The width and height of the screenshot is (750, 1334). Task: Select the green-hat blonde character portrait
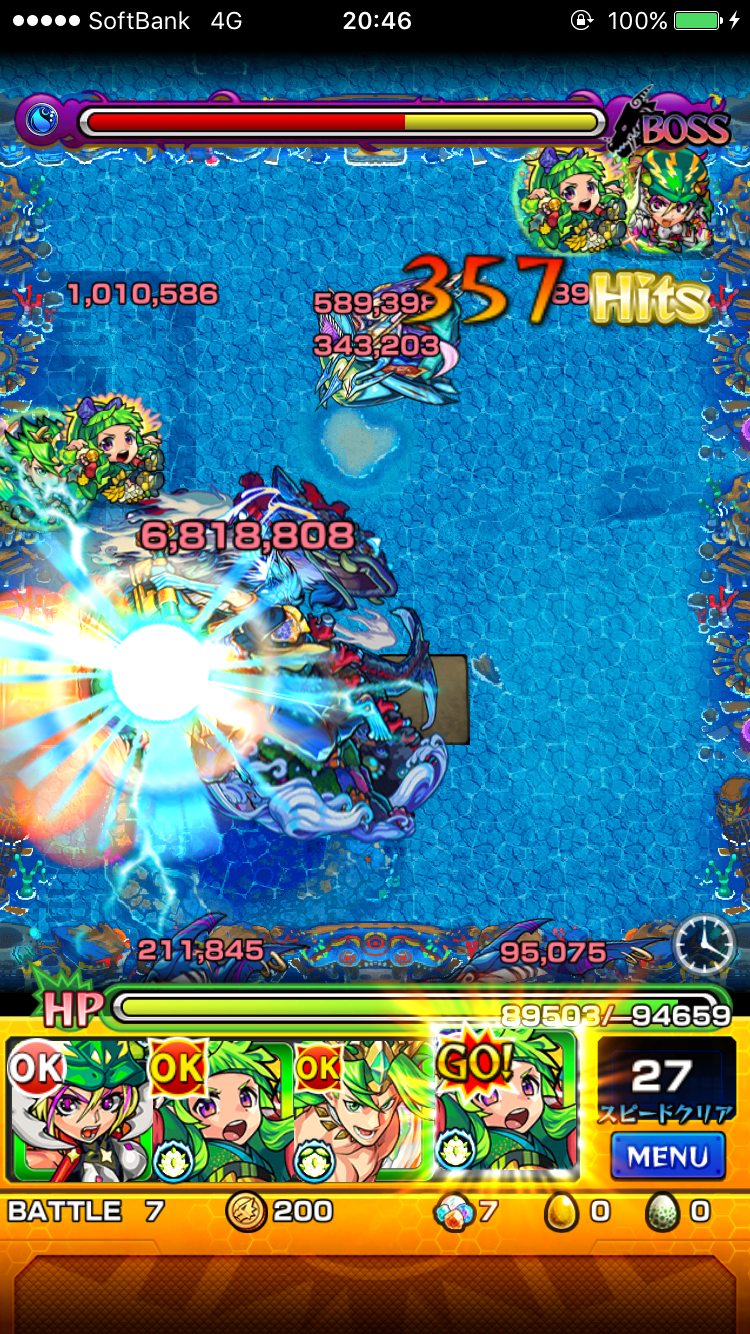pos(78,1110)
